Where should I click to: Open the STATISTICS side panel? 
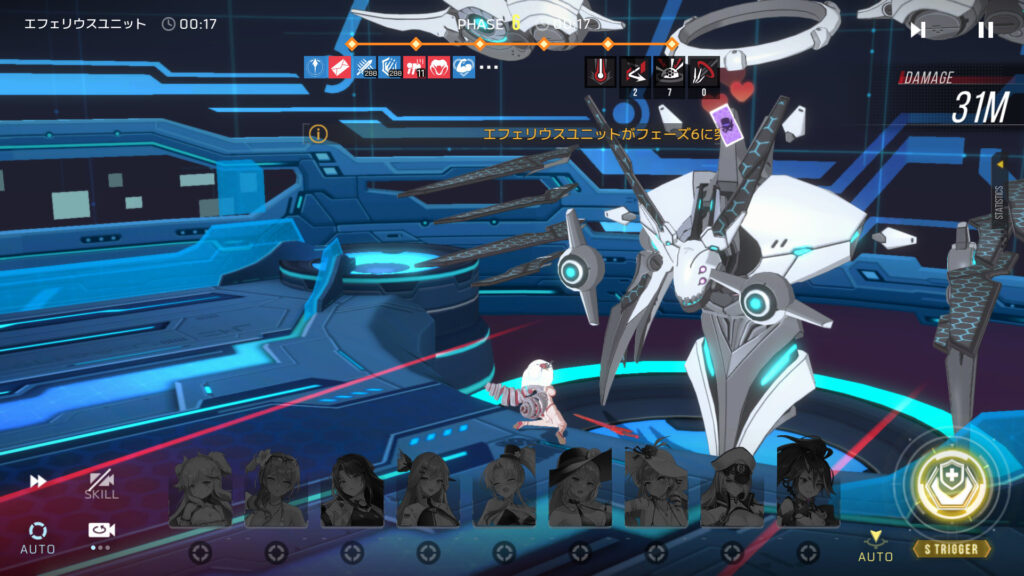(998, 195)
